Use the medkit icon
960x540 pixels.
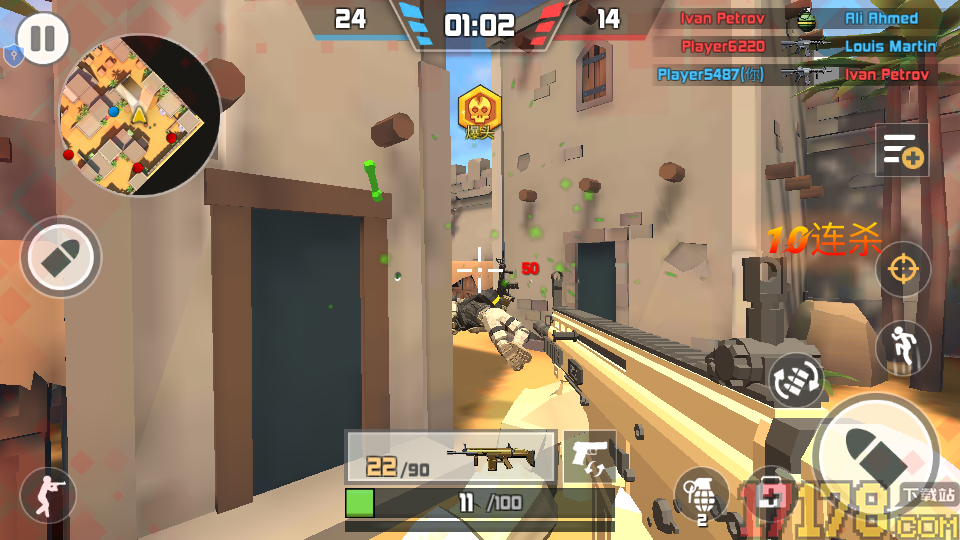(x=771, y=494)
